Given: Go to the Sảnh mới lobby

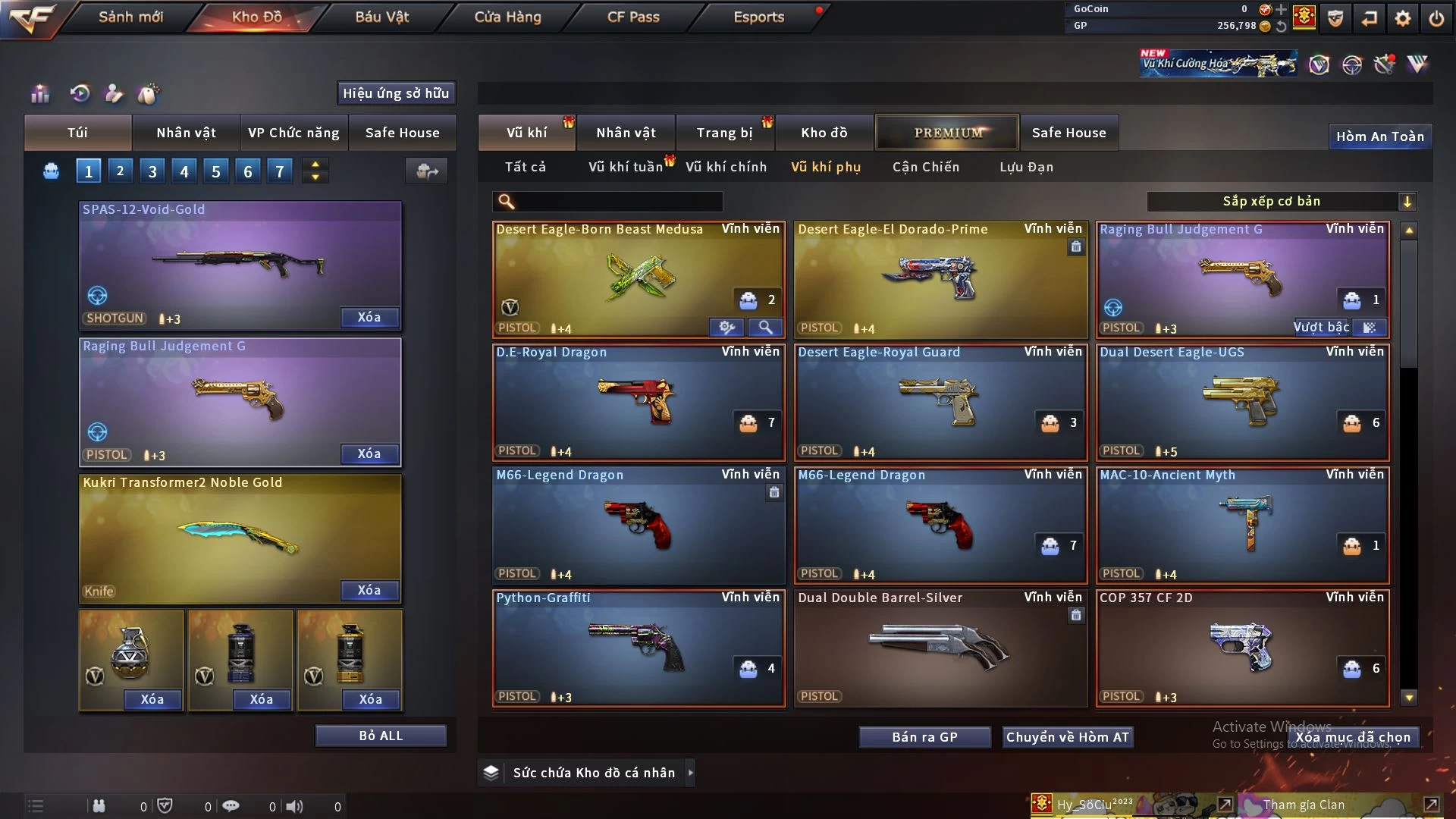Looking at the screenshot, I should click(130, 17).
